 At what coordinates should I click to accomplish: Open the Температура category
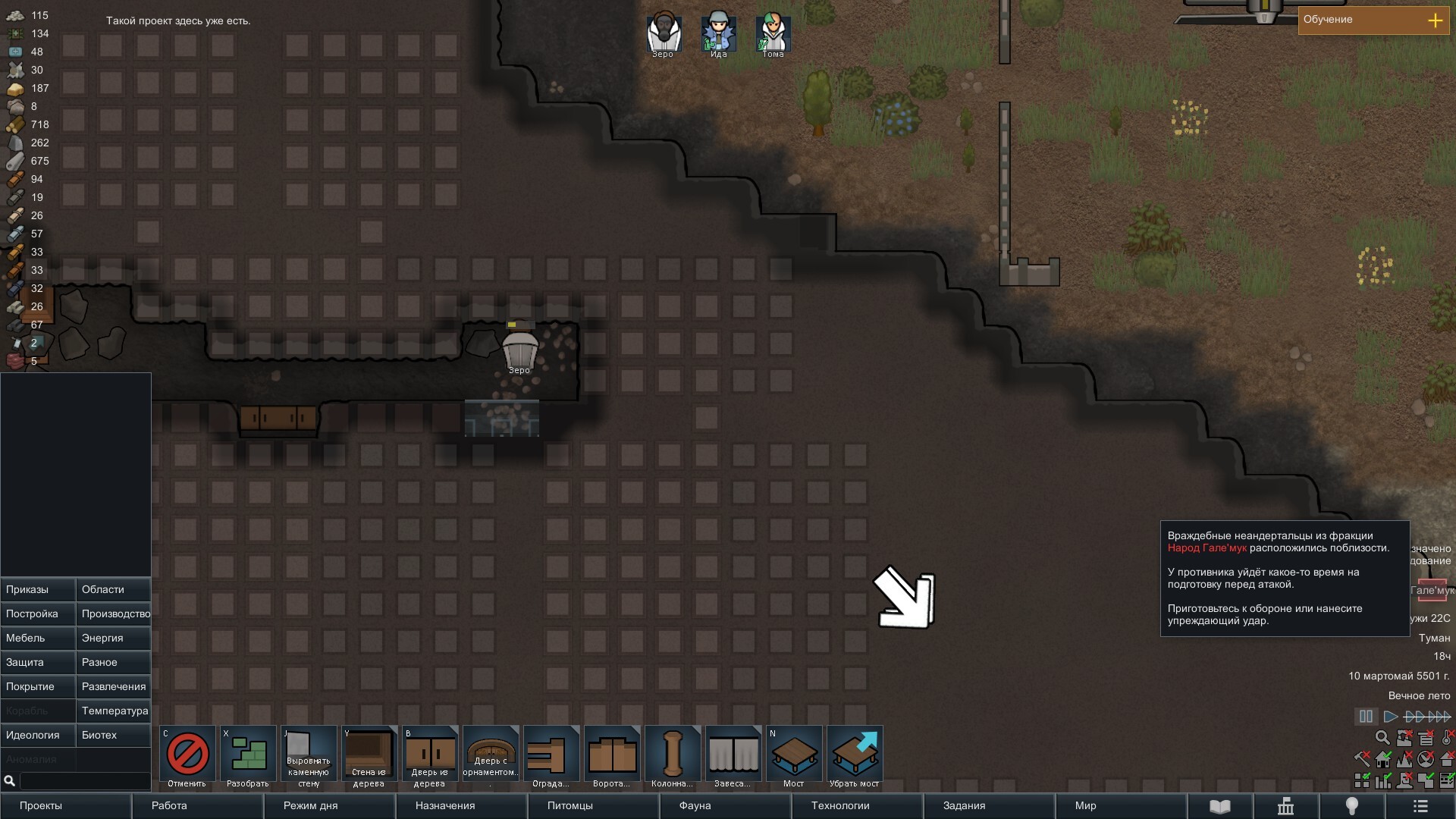pyautogui.click(x=114, y=711)
